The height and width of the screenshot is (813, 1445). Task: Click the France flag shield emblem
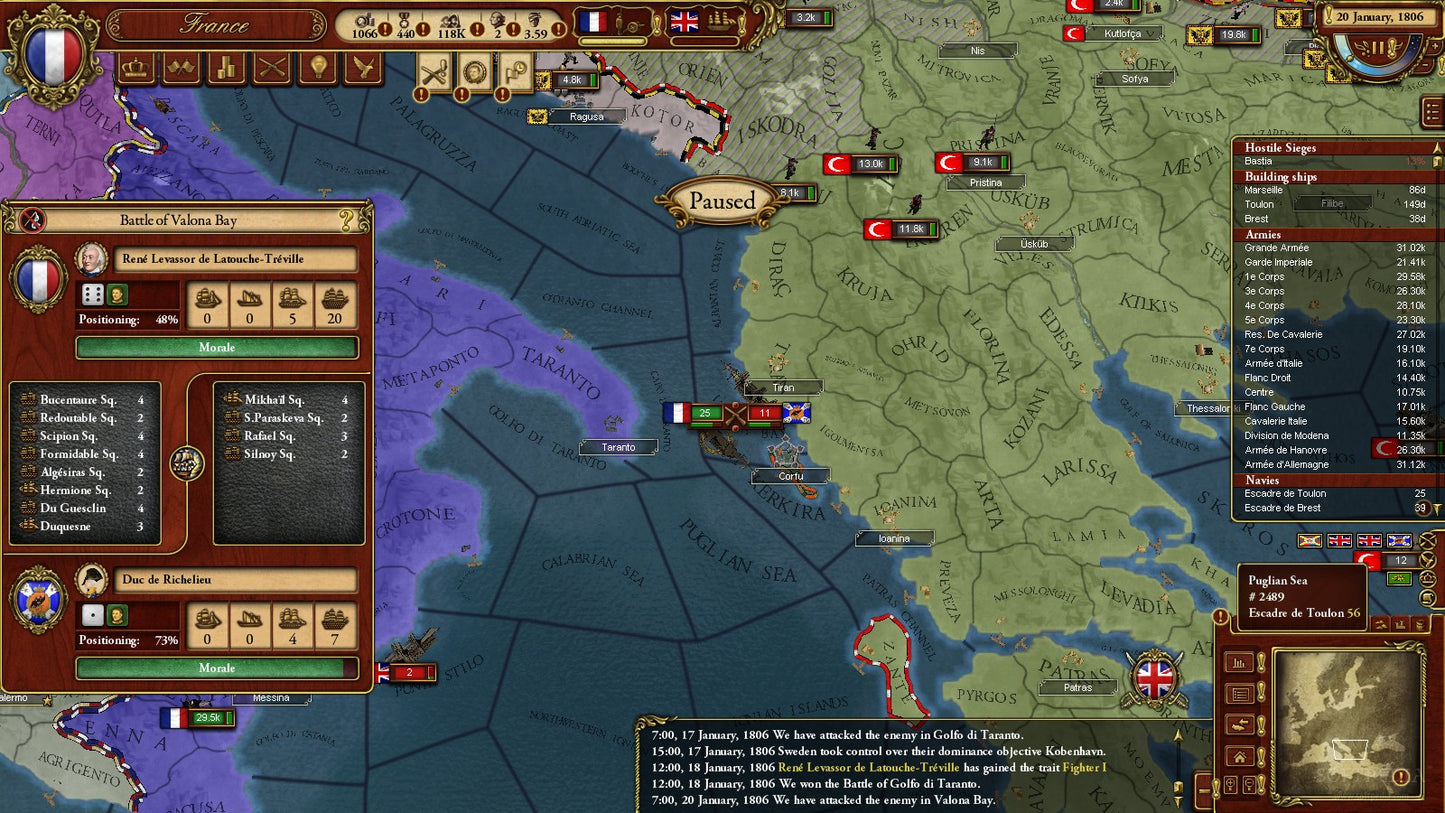click(51, 54)
